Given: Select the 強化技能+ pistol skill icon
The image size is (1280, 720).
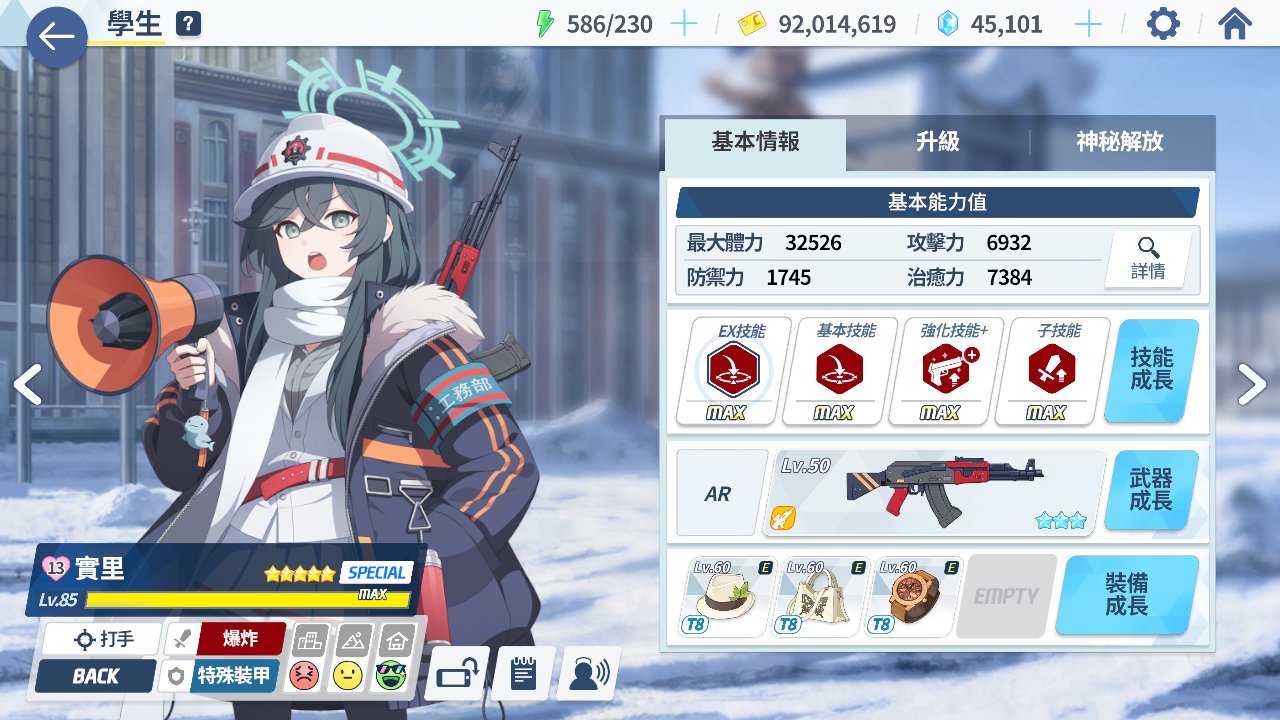Looking at the screenshot, I should click(x=945, y=371).
